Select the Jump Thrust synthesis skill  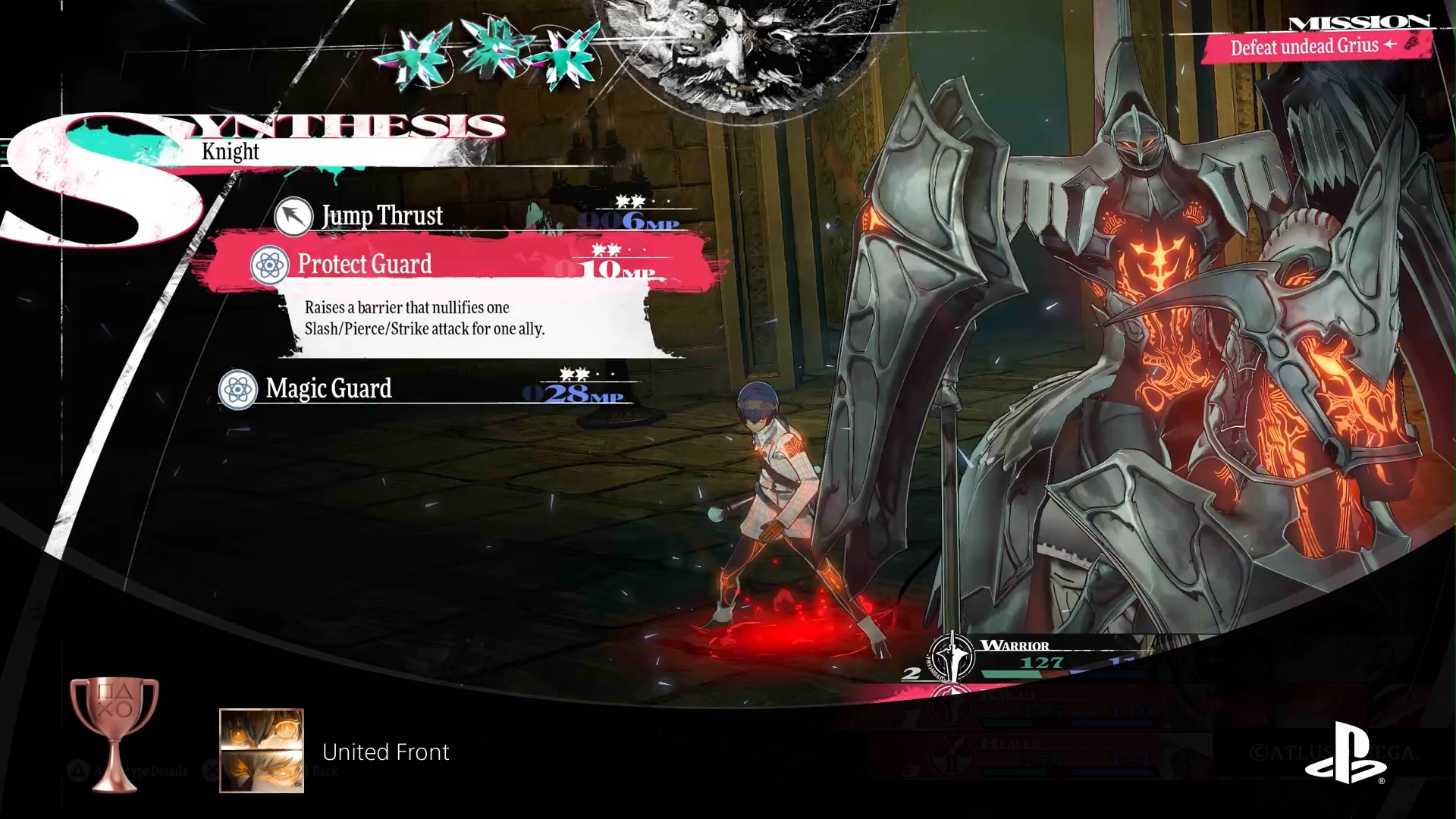click(382, 216)
